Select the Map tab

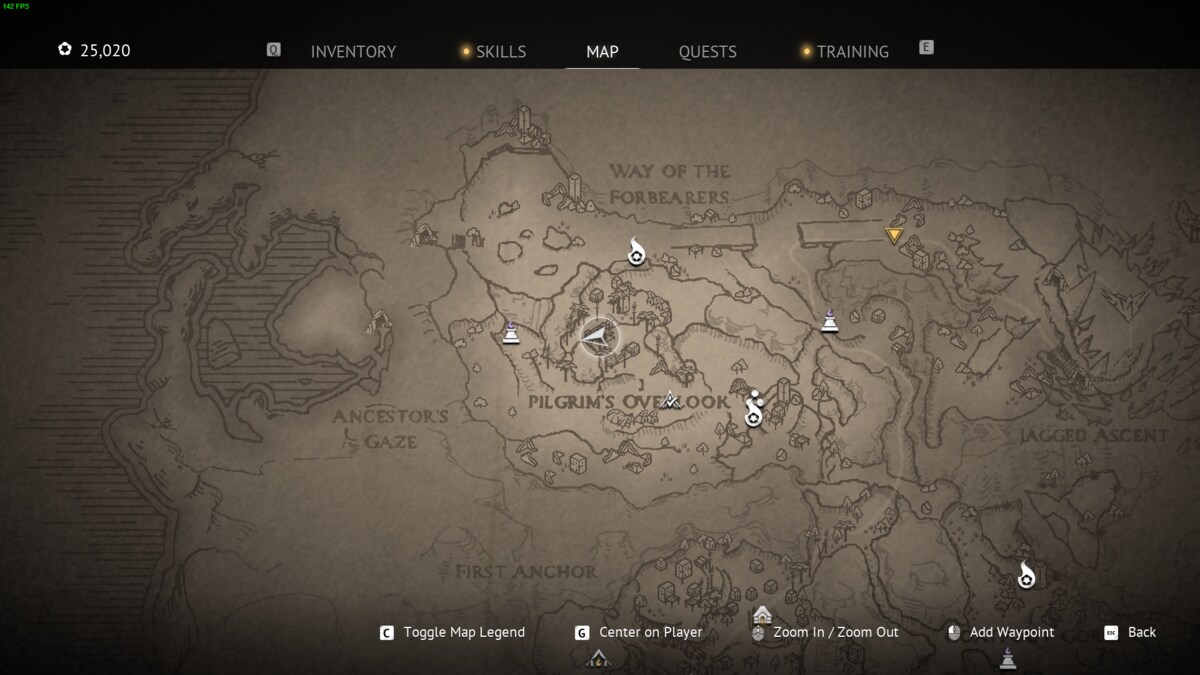pos(602,52)
